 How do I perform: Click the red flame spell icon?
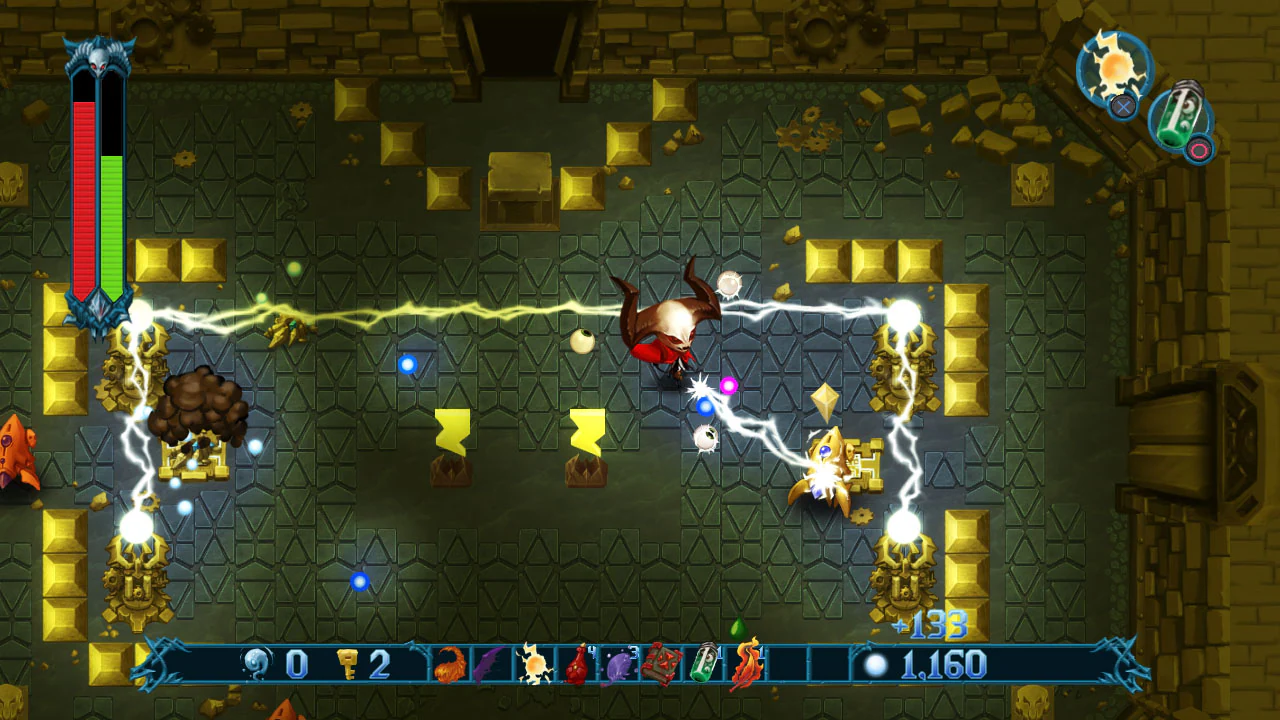[748, 663]
